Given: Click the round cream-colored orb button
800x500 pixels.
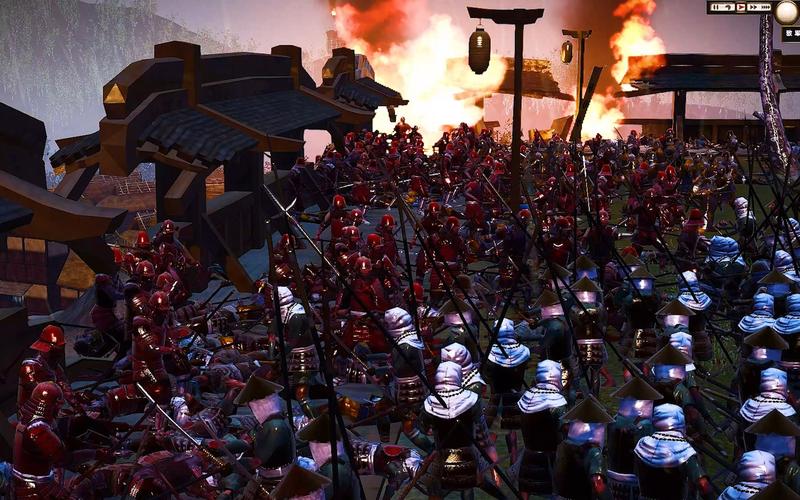Looking at the screenshot, I should coord(787,11).
